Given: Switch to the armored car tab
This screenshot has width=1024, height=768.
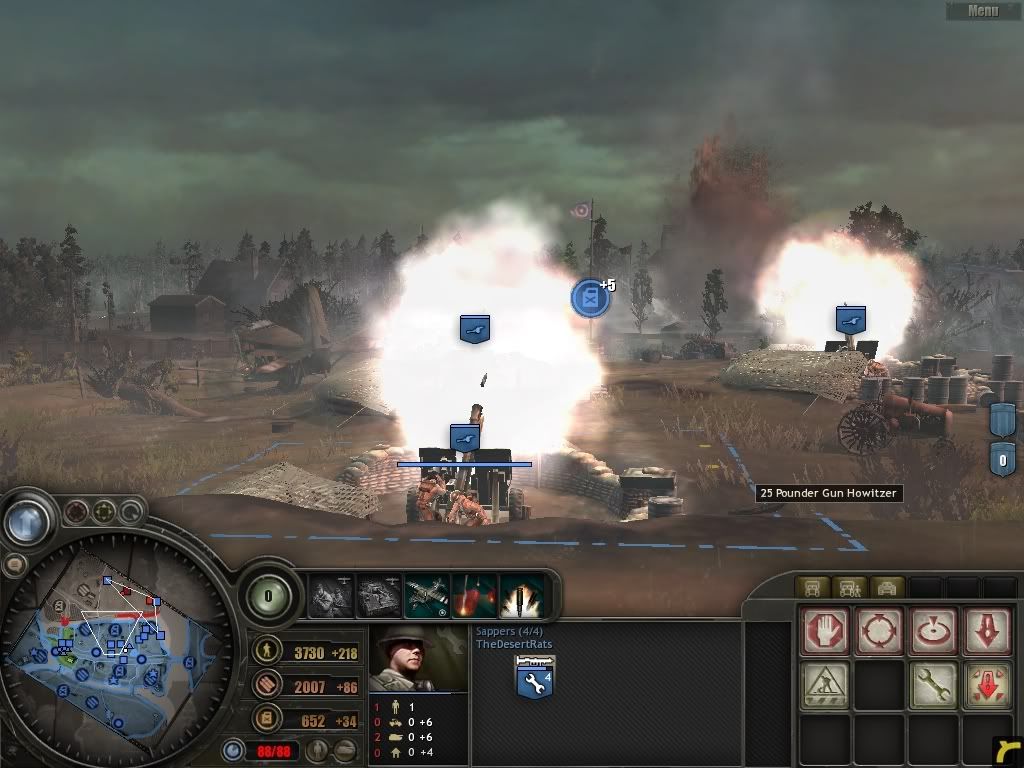Looking at the screenshot, I should pyautogui.click(x=887, y=587).
